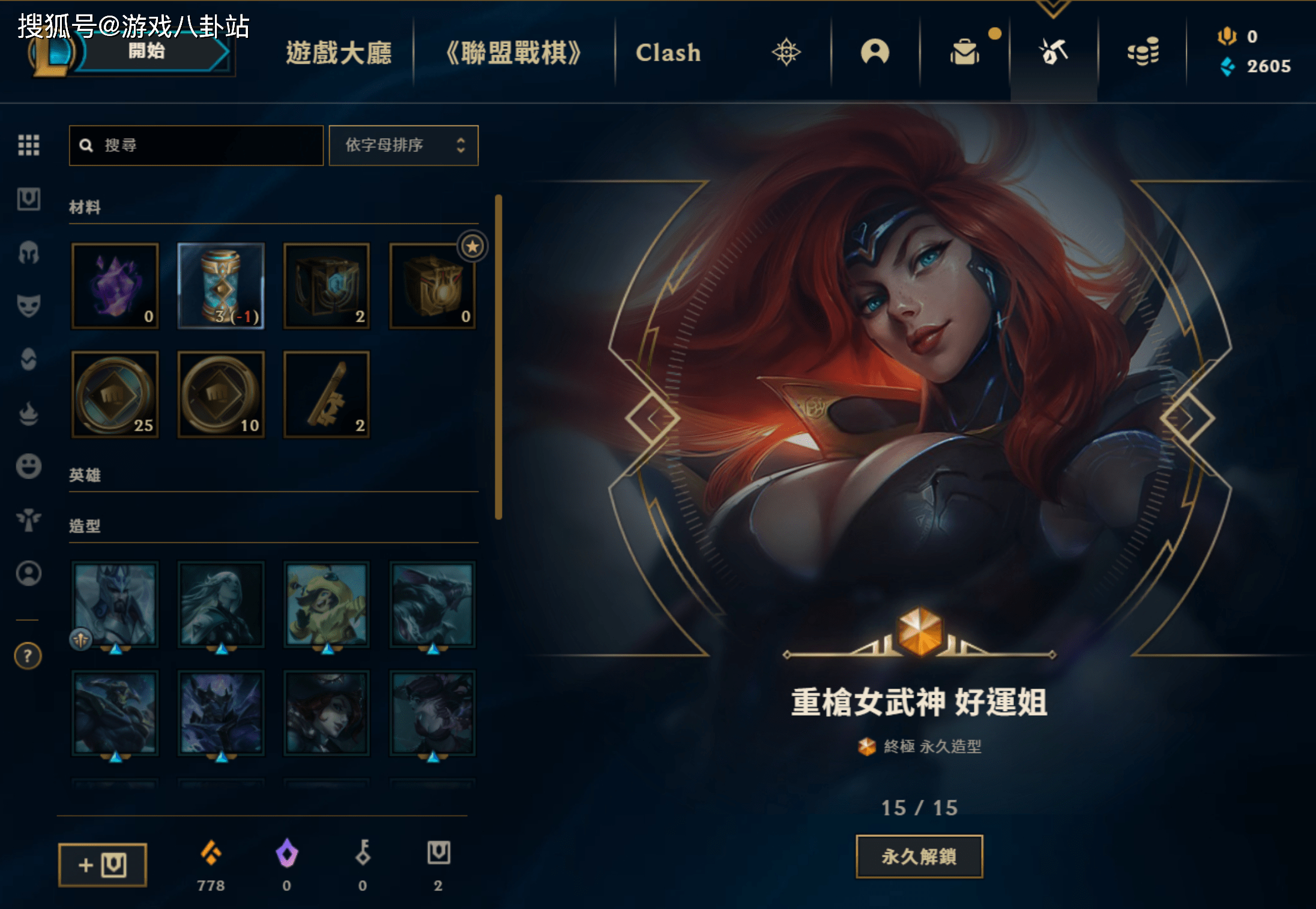
Task: Select the token coin with 25
Action: pos(115,394)
